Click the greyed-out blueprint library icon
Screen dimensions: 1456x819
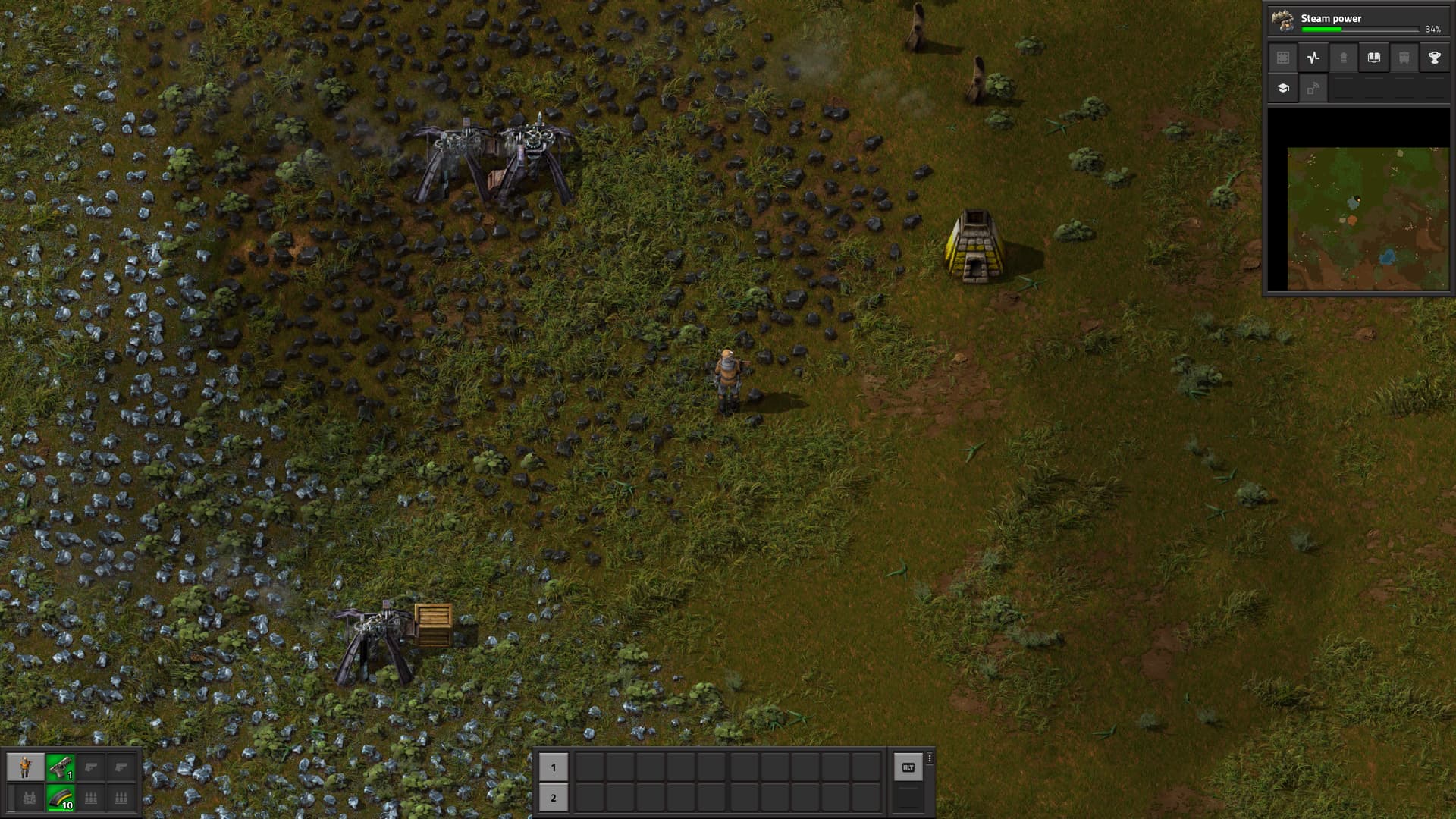pos(1283,58)
